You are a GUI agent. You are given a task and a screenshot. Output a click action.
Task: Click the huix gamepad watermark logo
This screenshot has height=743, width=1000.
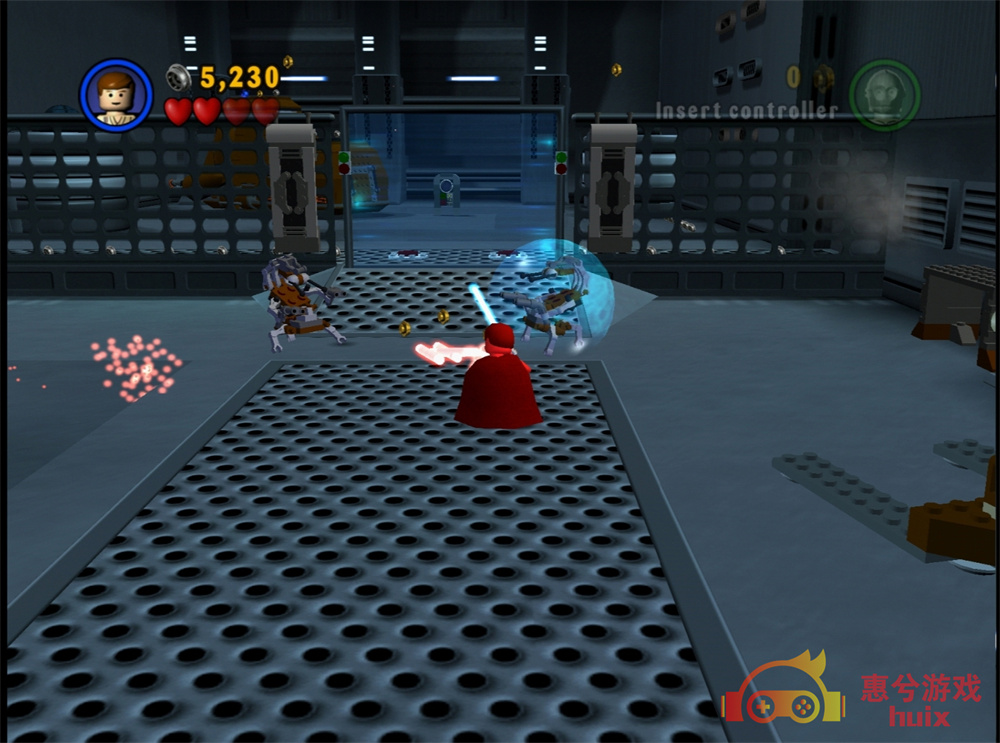[784, 693]
